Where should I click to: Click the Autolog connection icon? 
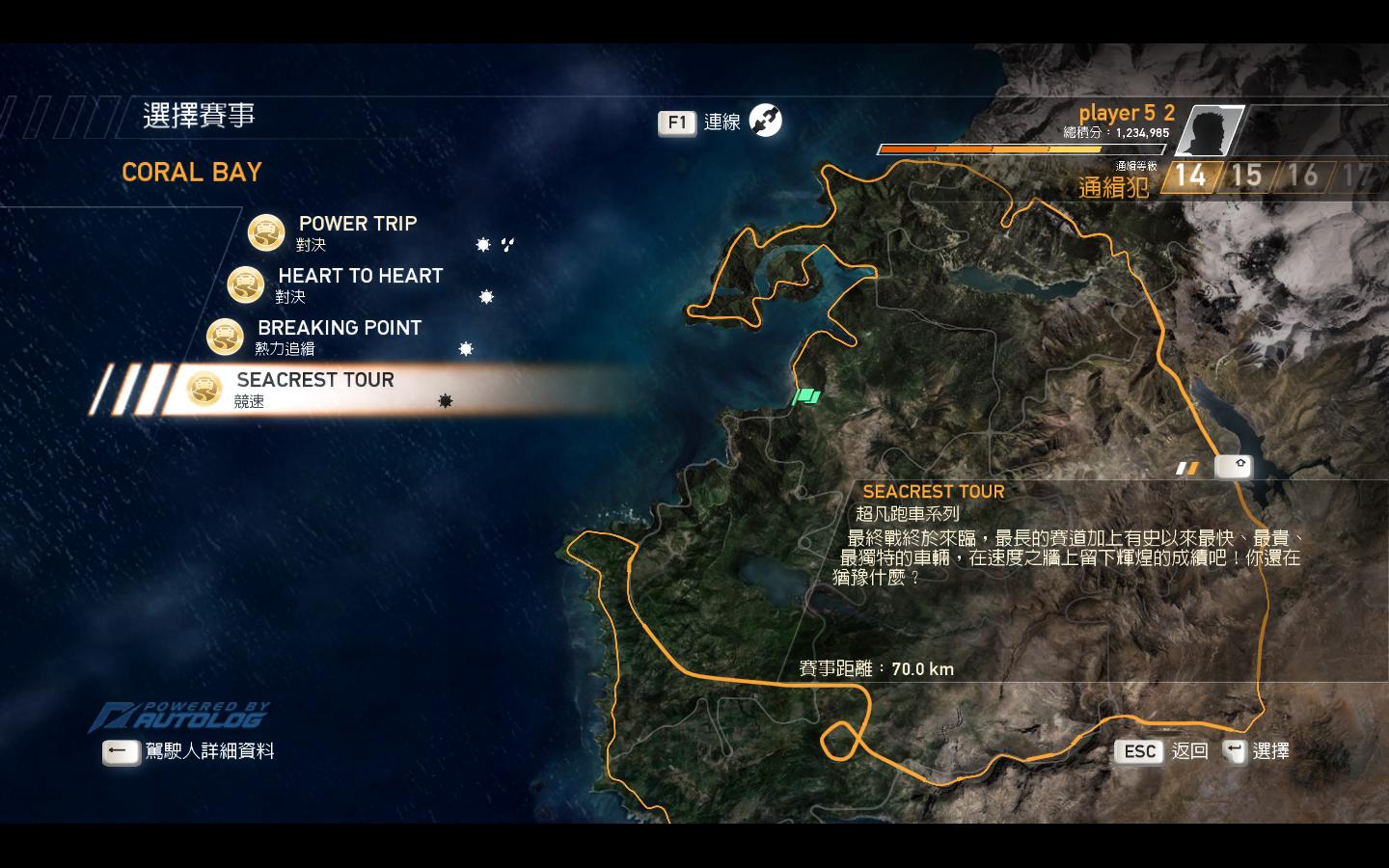pos(766,121)
